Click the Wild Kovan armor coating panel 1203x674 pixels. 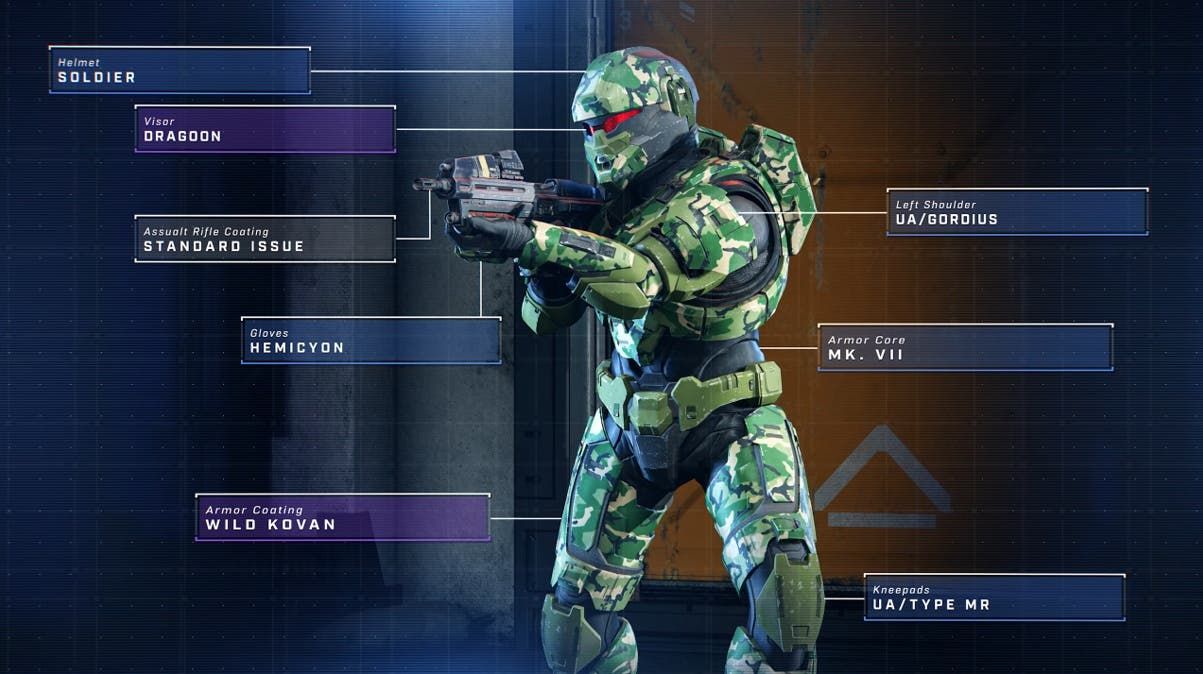coord(342,517)
